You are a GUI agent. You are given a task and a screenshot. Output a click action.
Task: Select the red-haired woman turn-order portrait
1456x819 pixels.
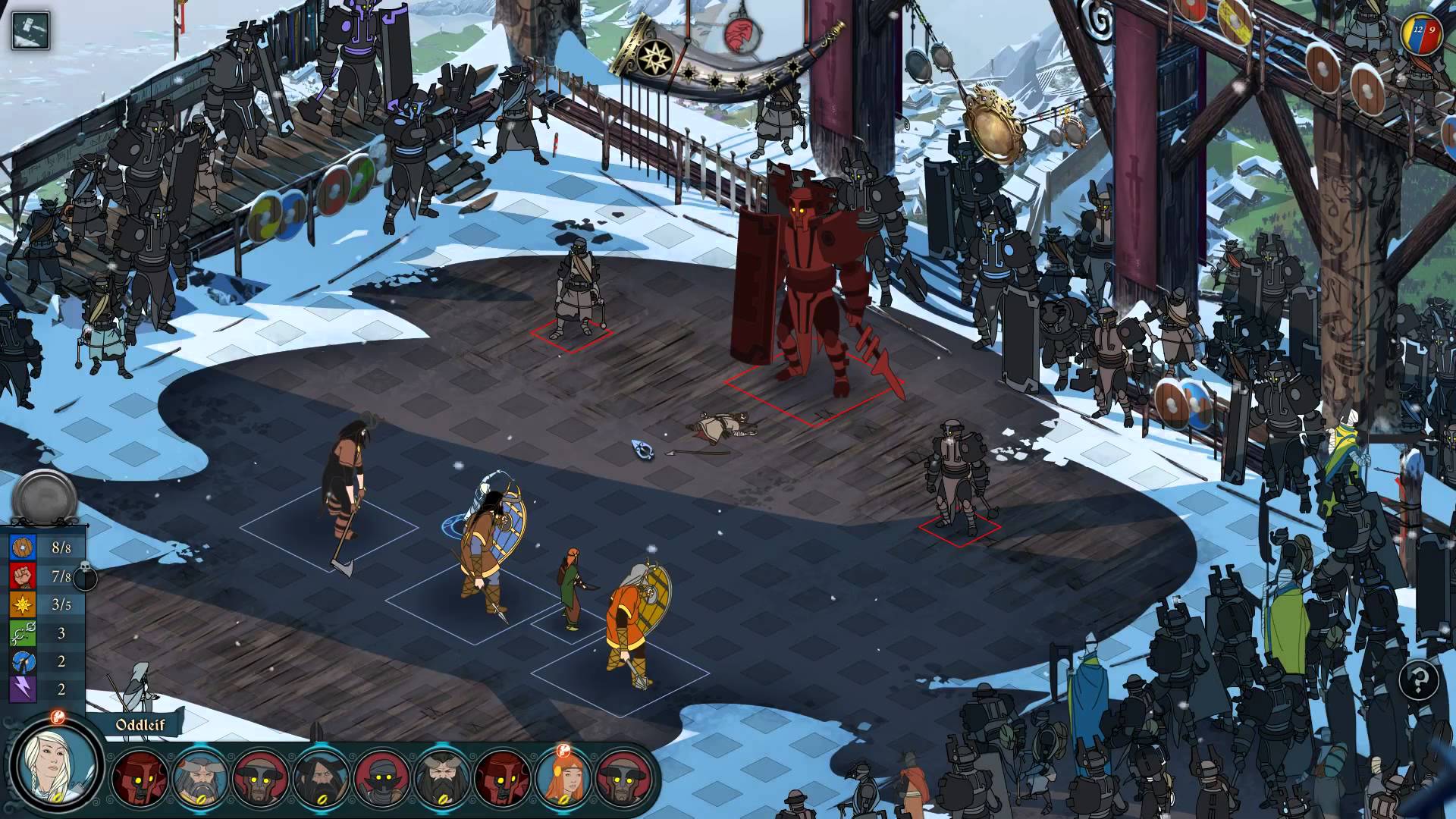pos(563,777)
